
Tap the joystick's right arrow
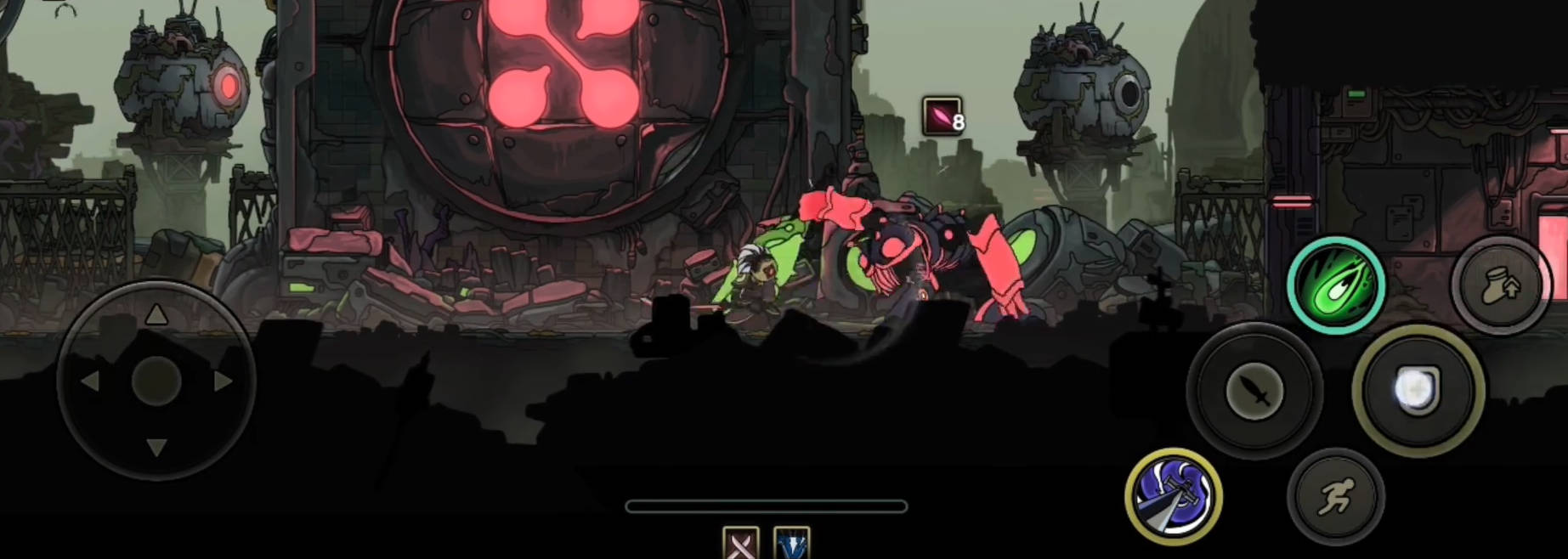pyautogui.click(x=223, y=381)
